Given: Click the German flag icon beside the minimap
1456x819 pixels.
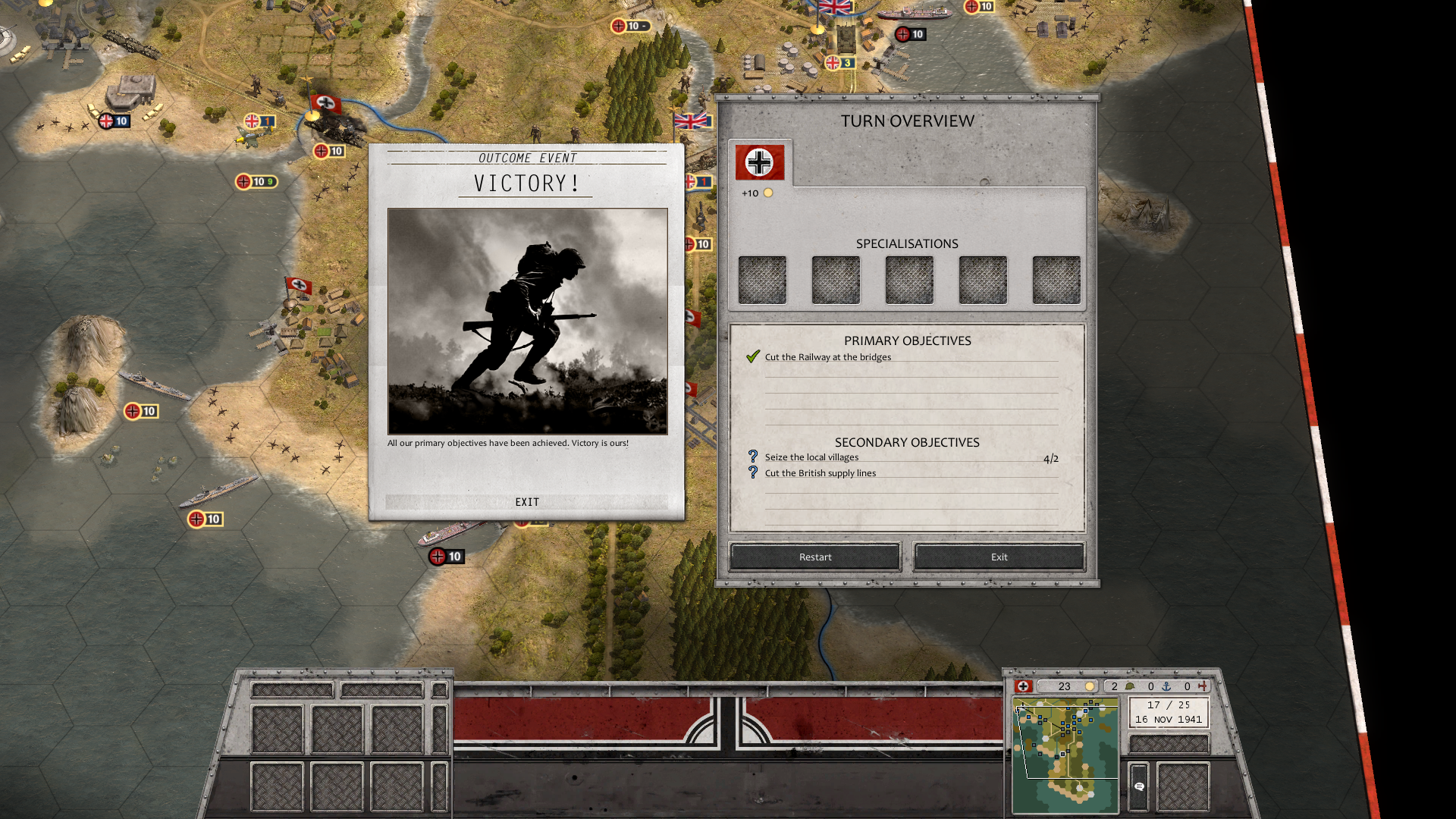Looking at the screenshot, I should coord(1024,686).
